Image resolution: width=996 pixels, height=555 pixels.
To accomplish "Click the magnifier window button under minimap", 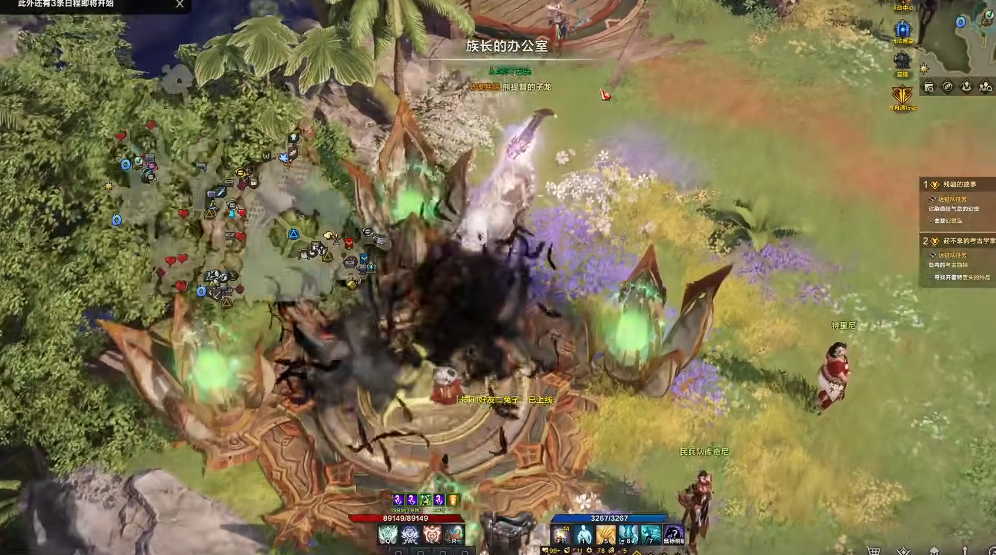I will coord(929,87).
